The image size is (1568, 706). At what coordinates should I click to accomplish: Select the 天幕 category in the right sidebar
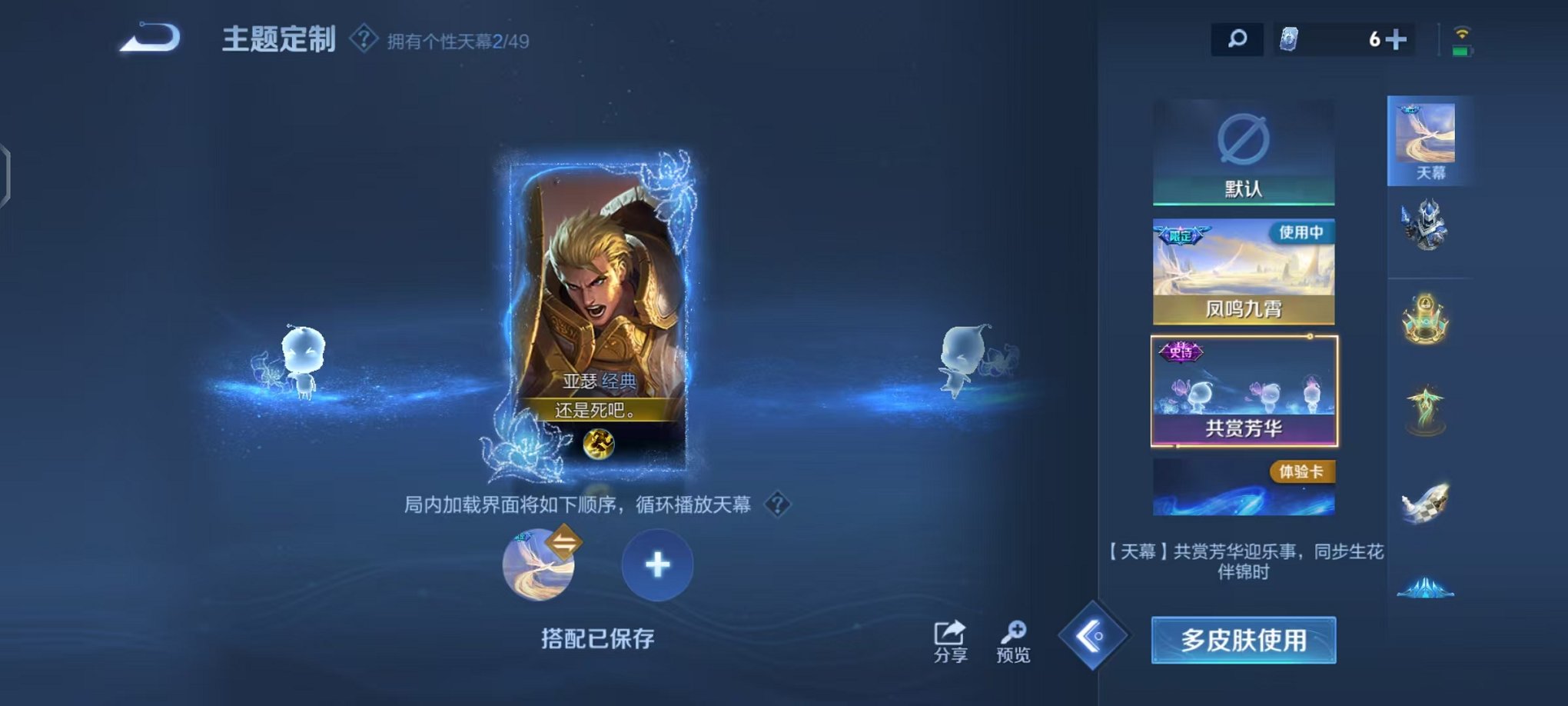click(x=1426, y=138)
